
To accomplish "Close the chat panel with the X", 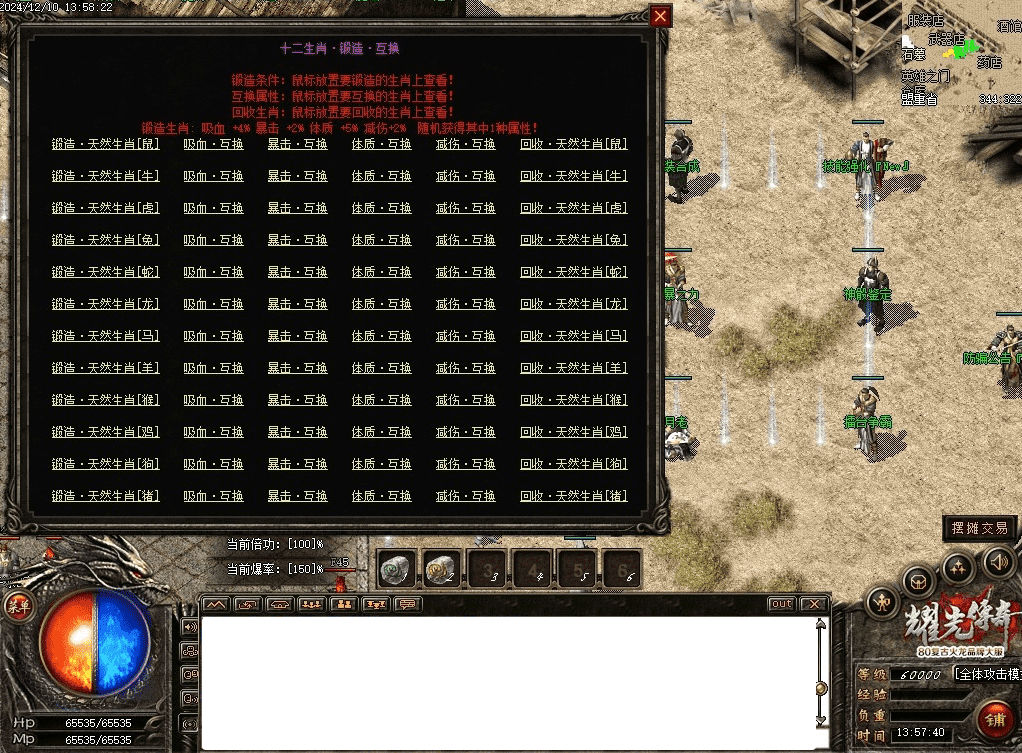I will (815, 604).
